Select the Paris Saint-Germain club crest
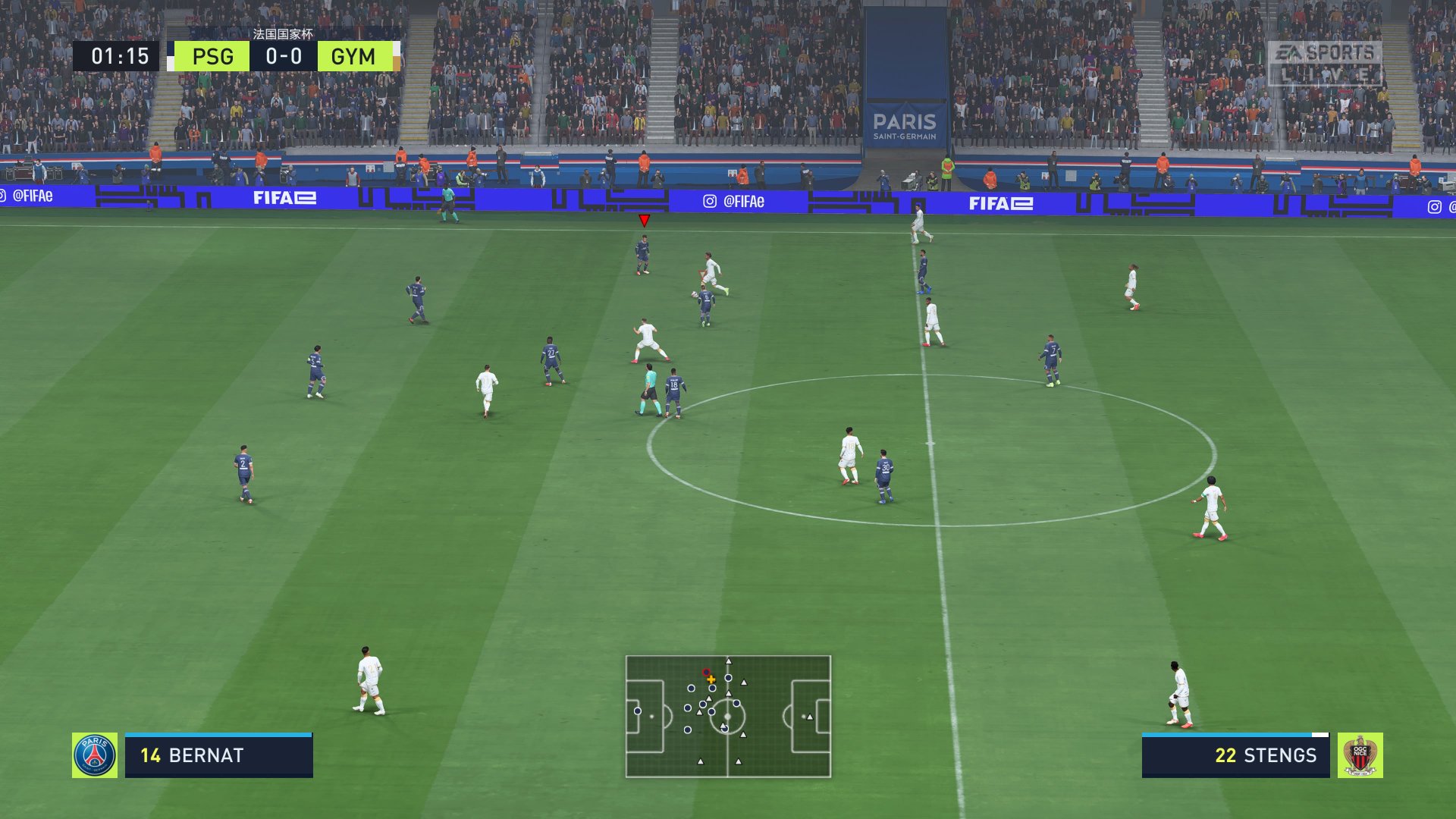1456x819 pixels. tap(95, 755)
